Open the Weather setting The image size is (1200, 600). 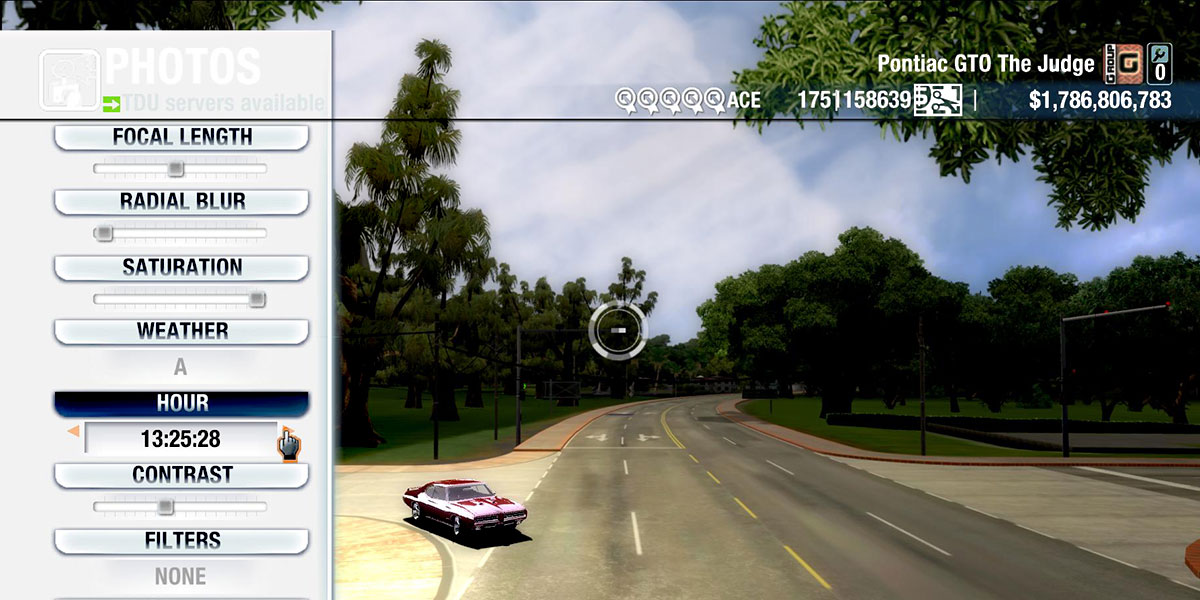pyautogui.click(x=181, y=331)
